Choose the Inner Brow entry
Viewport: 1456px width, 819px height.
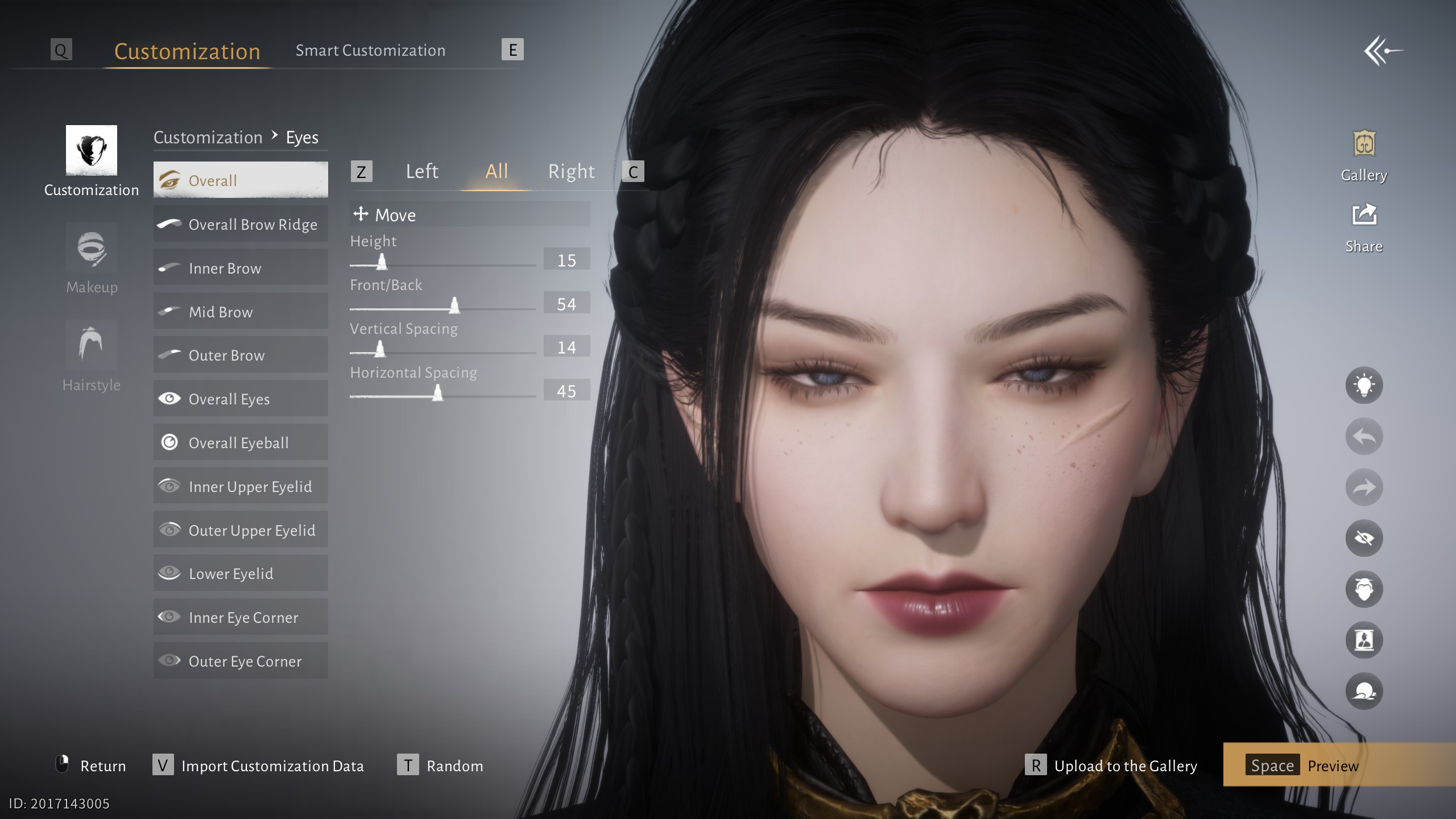[241, 268]
